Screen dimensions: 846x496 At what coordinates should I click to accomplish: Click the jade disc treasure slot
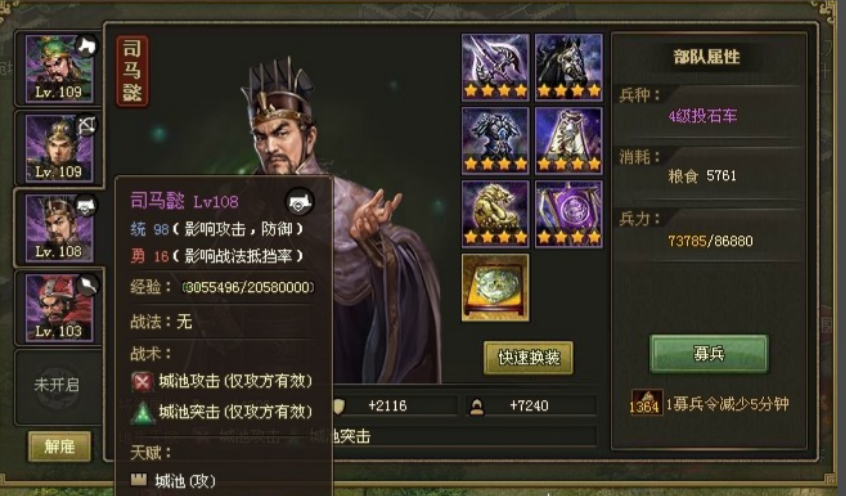[x=495, y=287]
